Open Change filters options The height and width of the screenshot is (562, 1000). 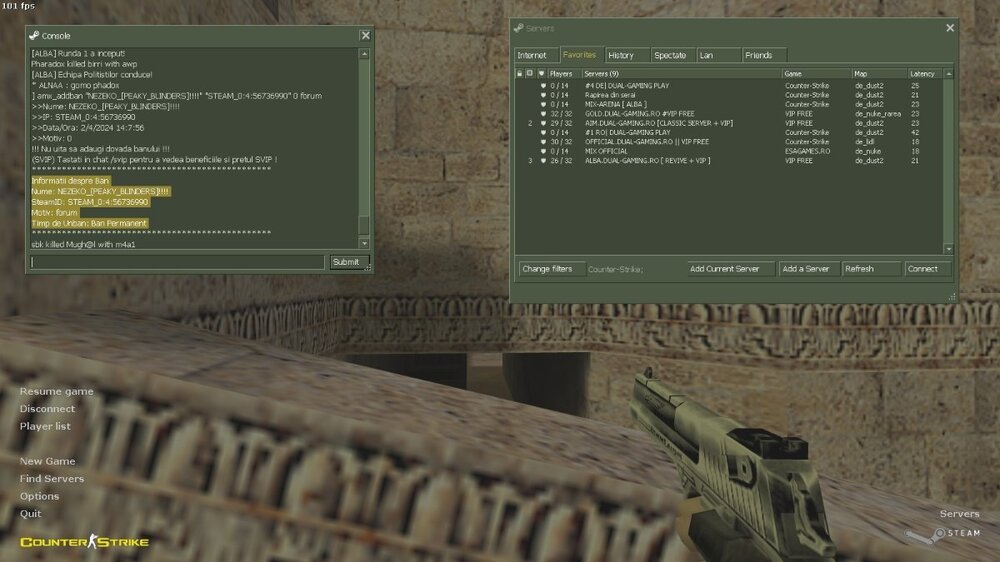click(548, 268)
